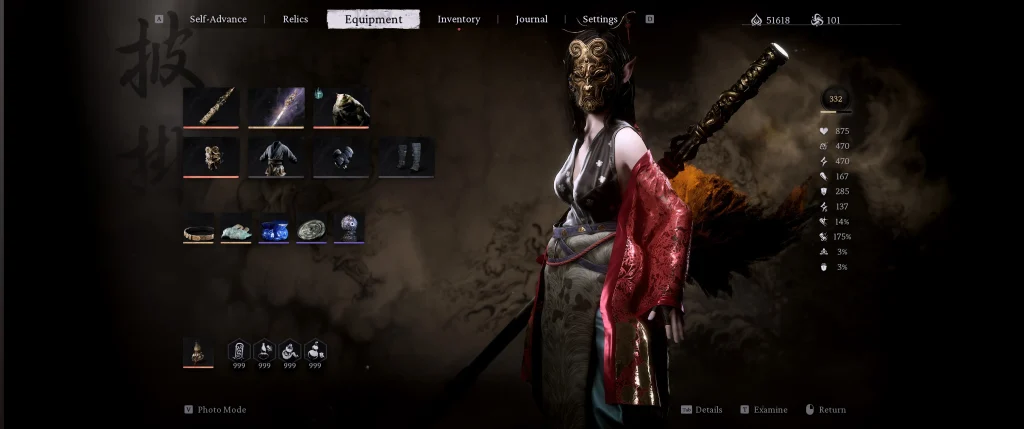Select the equipped staff weapon slot
This screenshot has height=429, width=1024.
[x=211, y=107]
